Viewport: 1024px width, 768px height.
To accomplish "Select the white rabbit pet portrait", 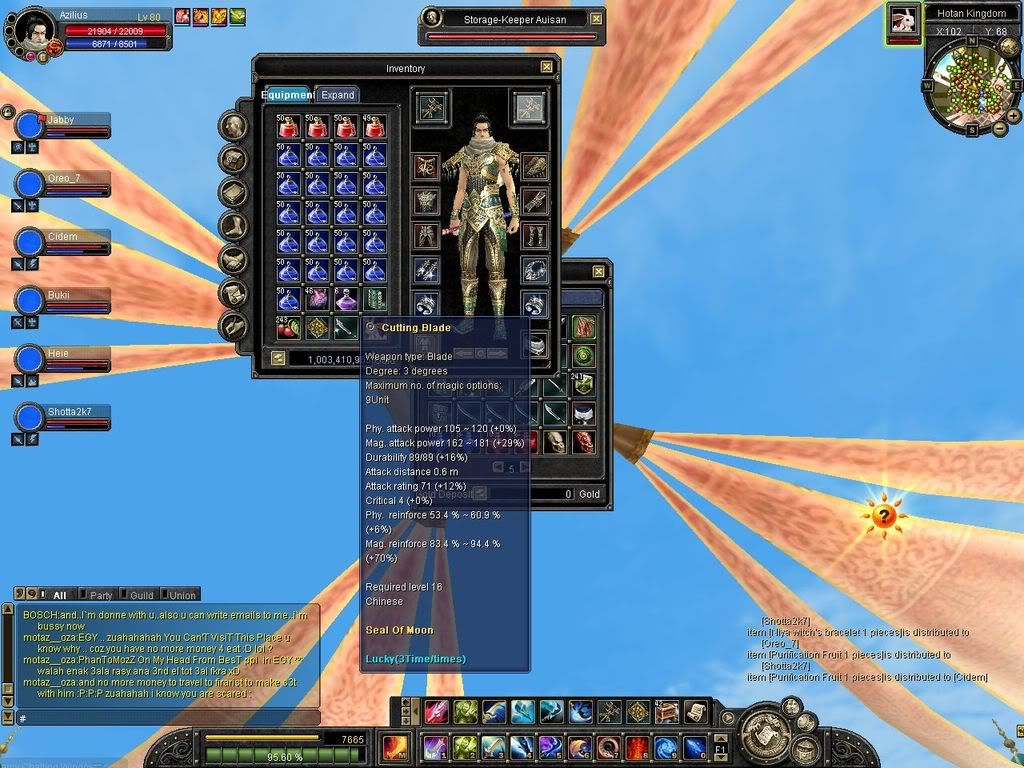I will (x=903, y=21).
